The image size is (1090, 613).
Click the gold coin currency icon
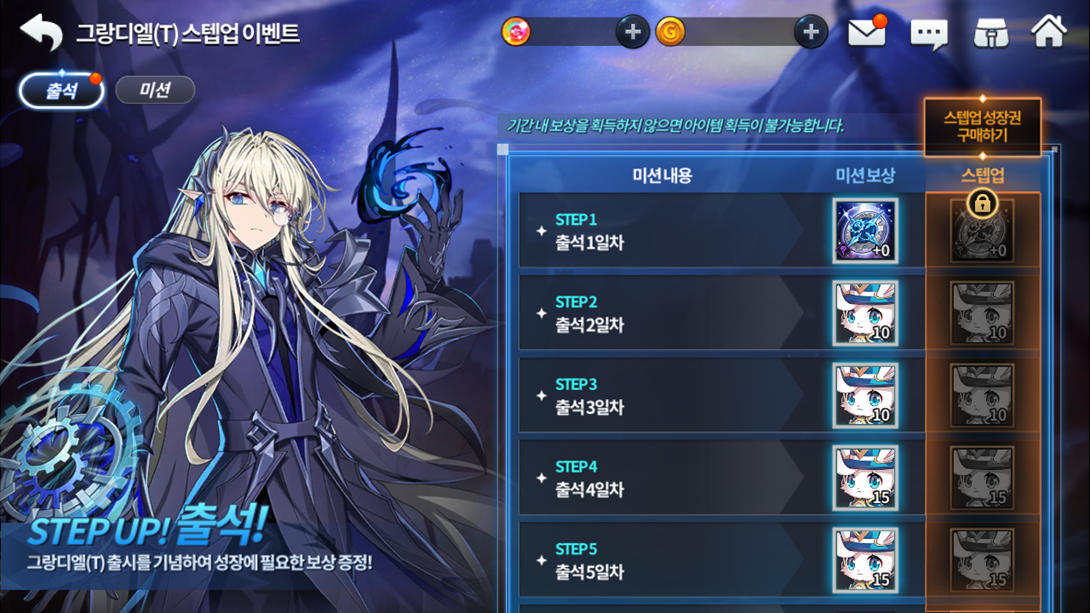point(670,32)
